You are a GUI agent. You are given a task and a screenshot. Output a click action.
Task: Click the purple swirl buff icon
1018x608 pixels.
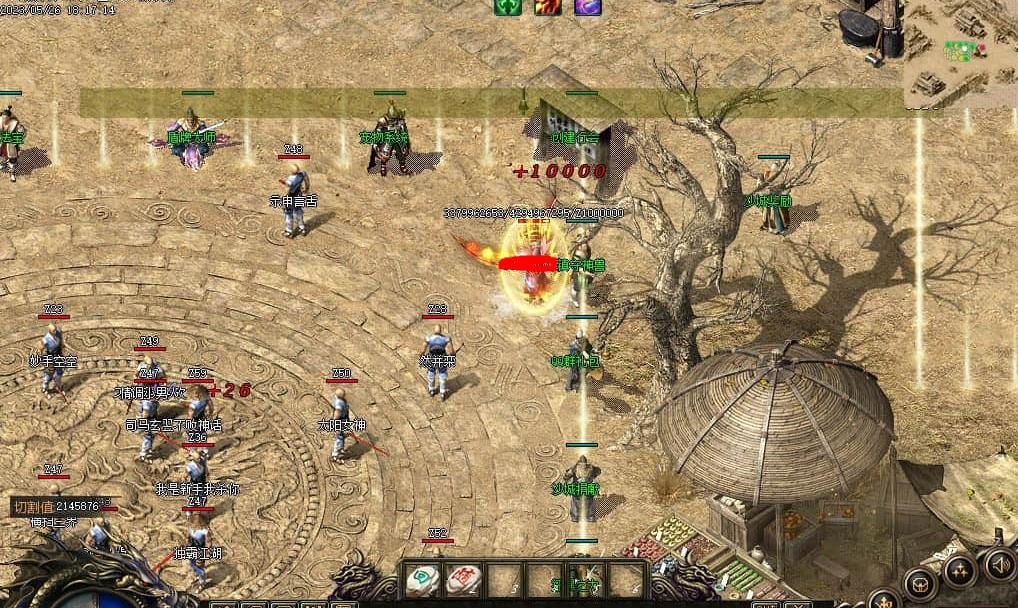pos(587,7)
